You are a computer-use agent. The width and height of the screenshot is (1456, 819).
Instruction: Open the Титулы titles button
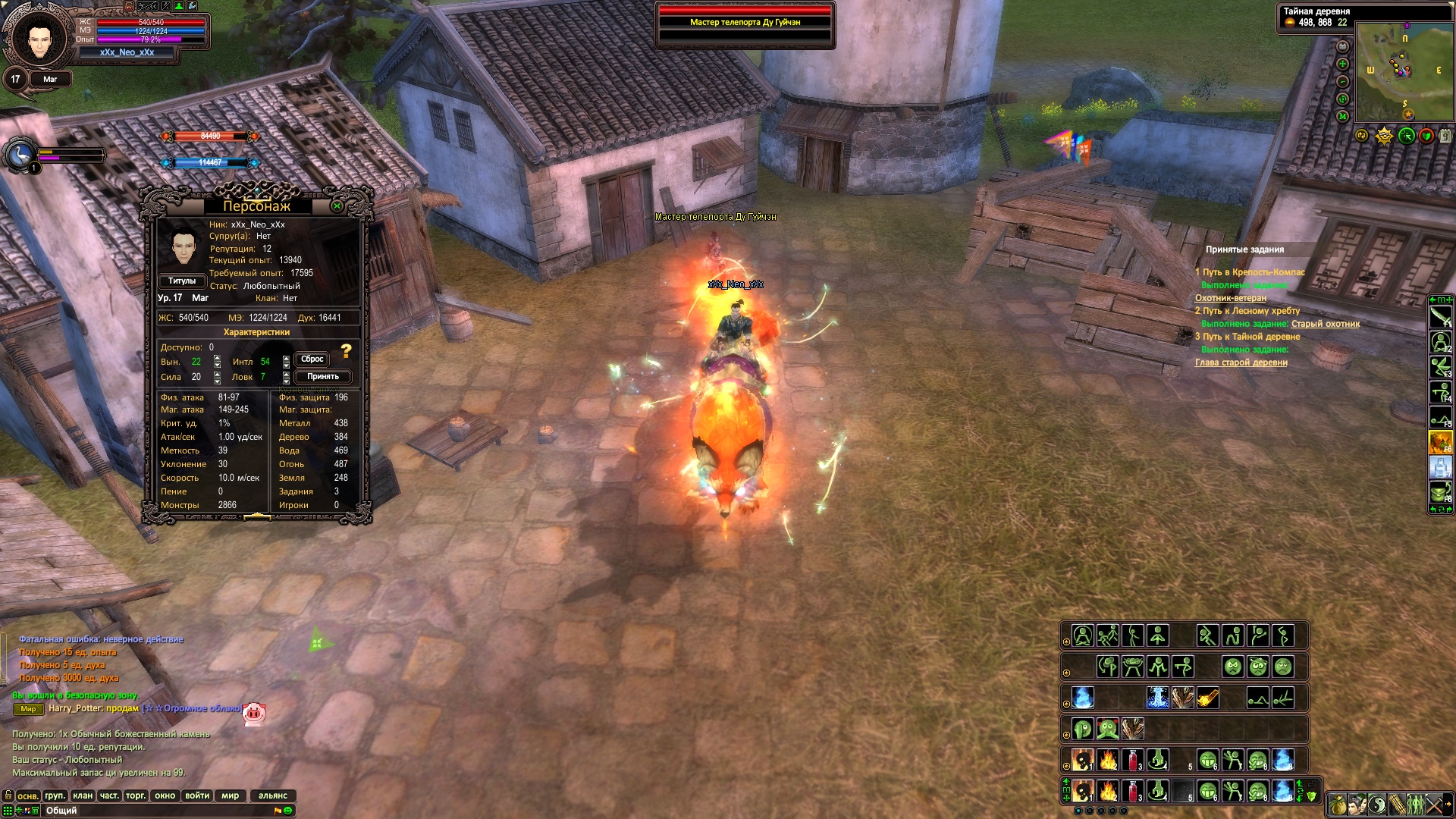[182, 281]
